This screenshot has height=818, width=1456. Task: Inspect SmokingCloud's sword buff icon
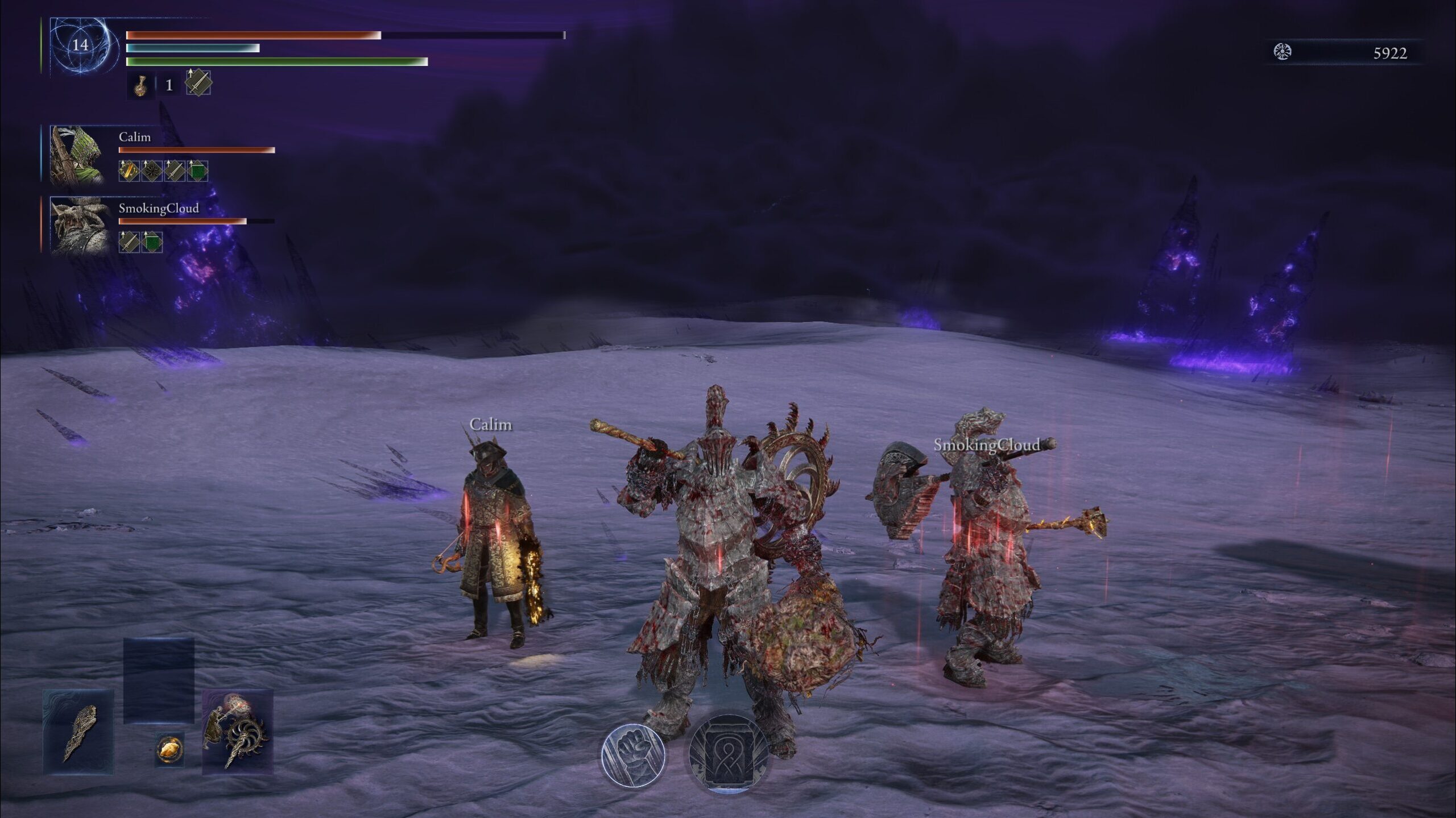(x=129, y=242)
